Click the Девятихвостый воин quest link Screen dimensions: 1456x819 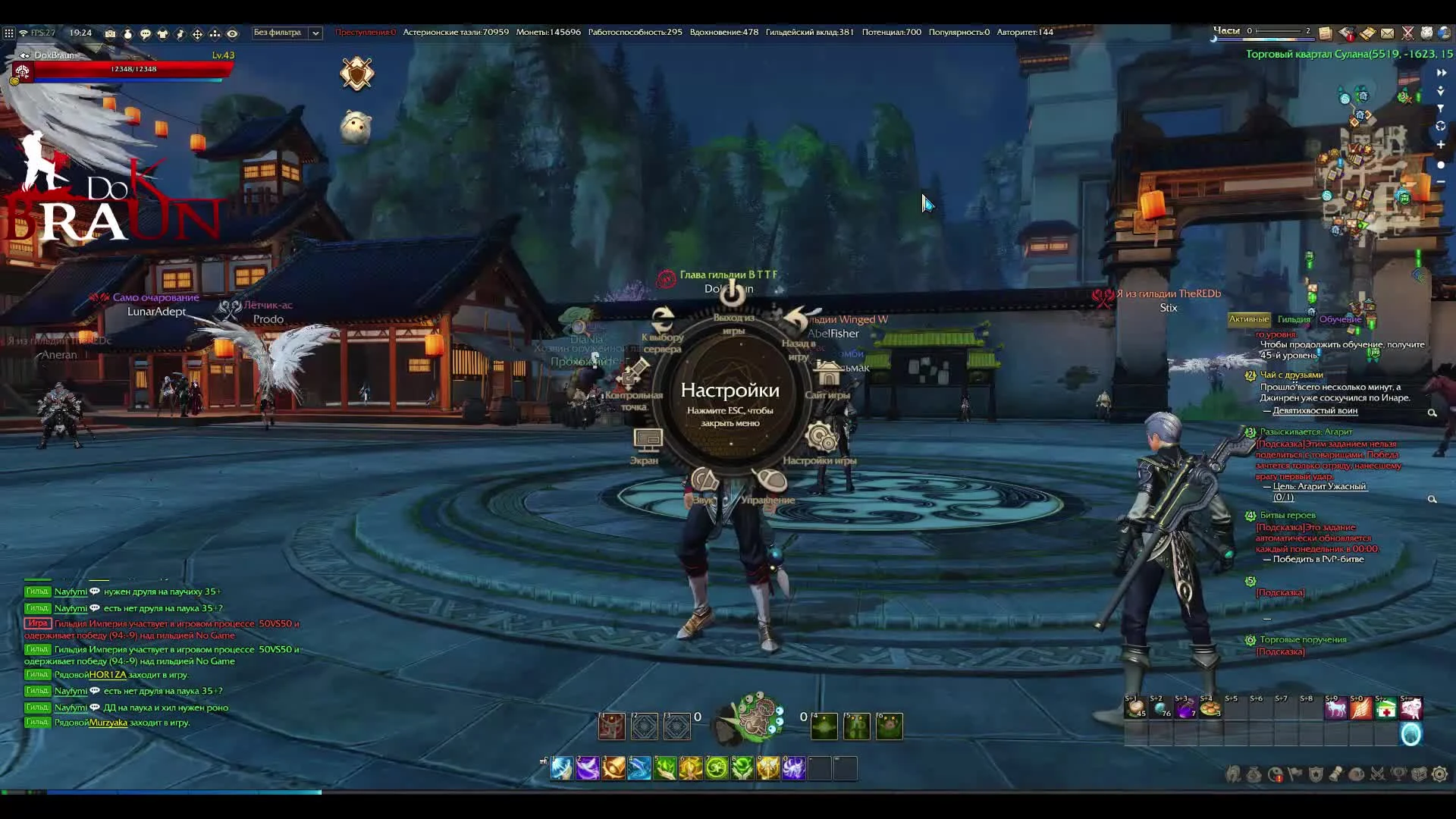[1316, 409]
